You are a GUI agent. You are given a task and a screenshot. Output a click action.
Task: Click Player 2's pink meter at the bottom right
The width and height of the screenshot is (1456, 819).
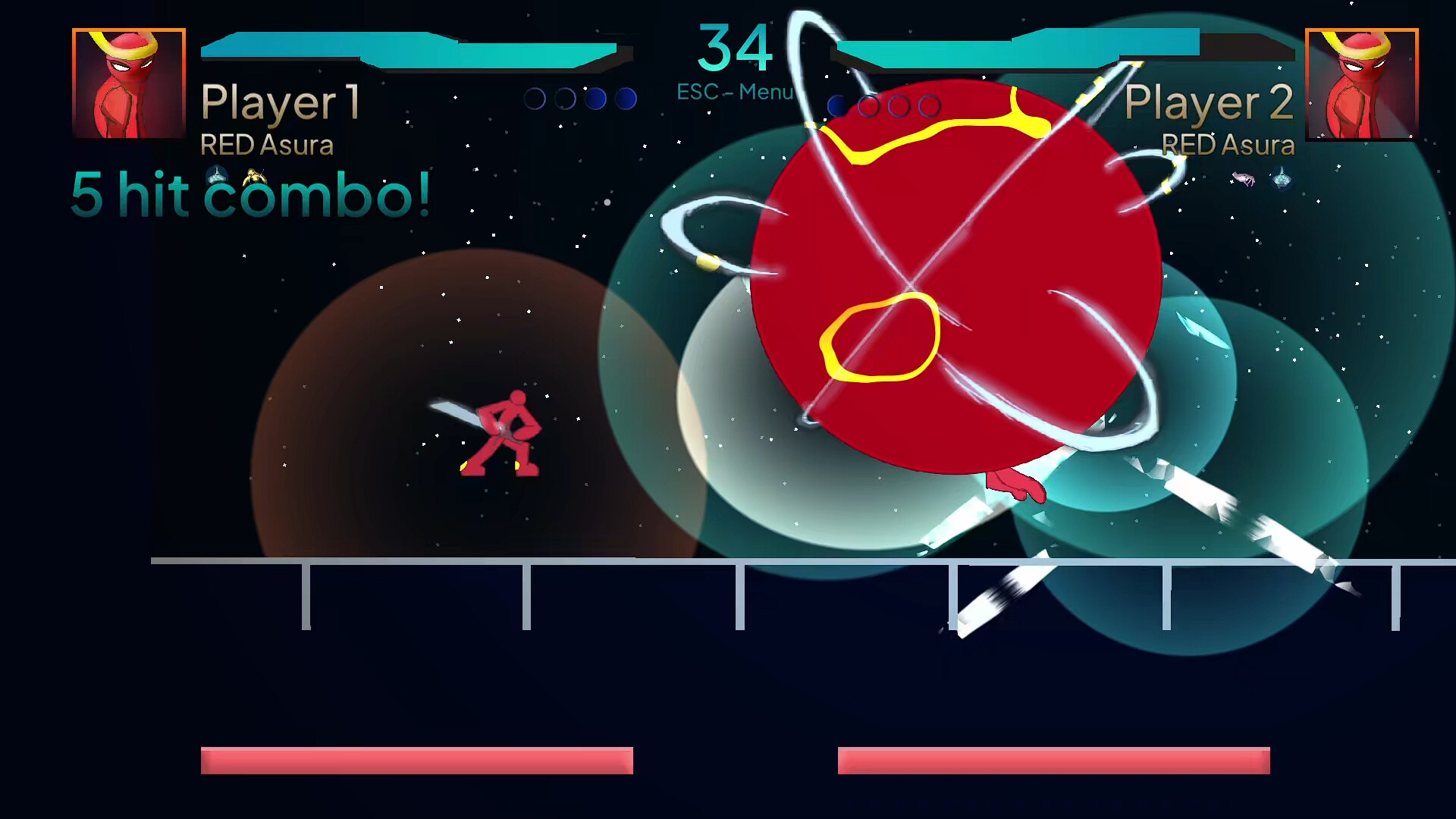1053,759
